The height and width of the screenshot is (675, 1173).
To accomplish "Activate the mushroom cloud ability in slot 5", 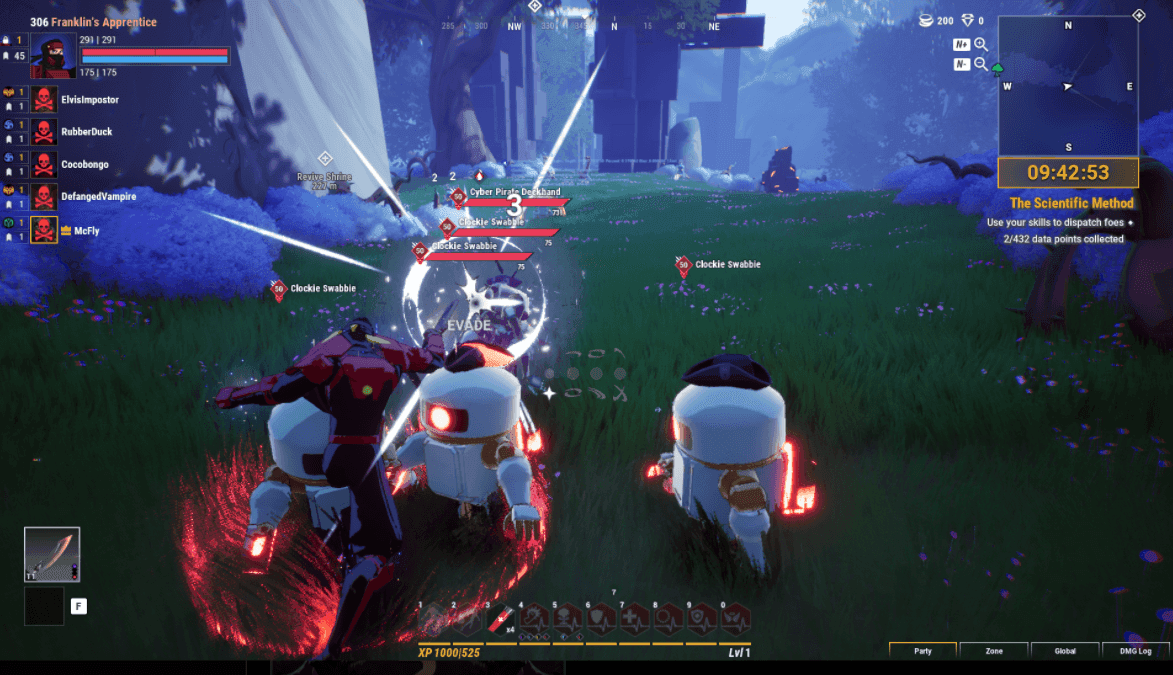I will point(569,620).
